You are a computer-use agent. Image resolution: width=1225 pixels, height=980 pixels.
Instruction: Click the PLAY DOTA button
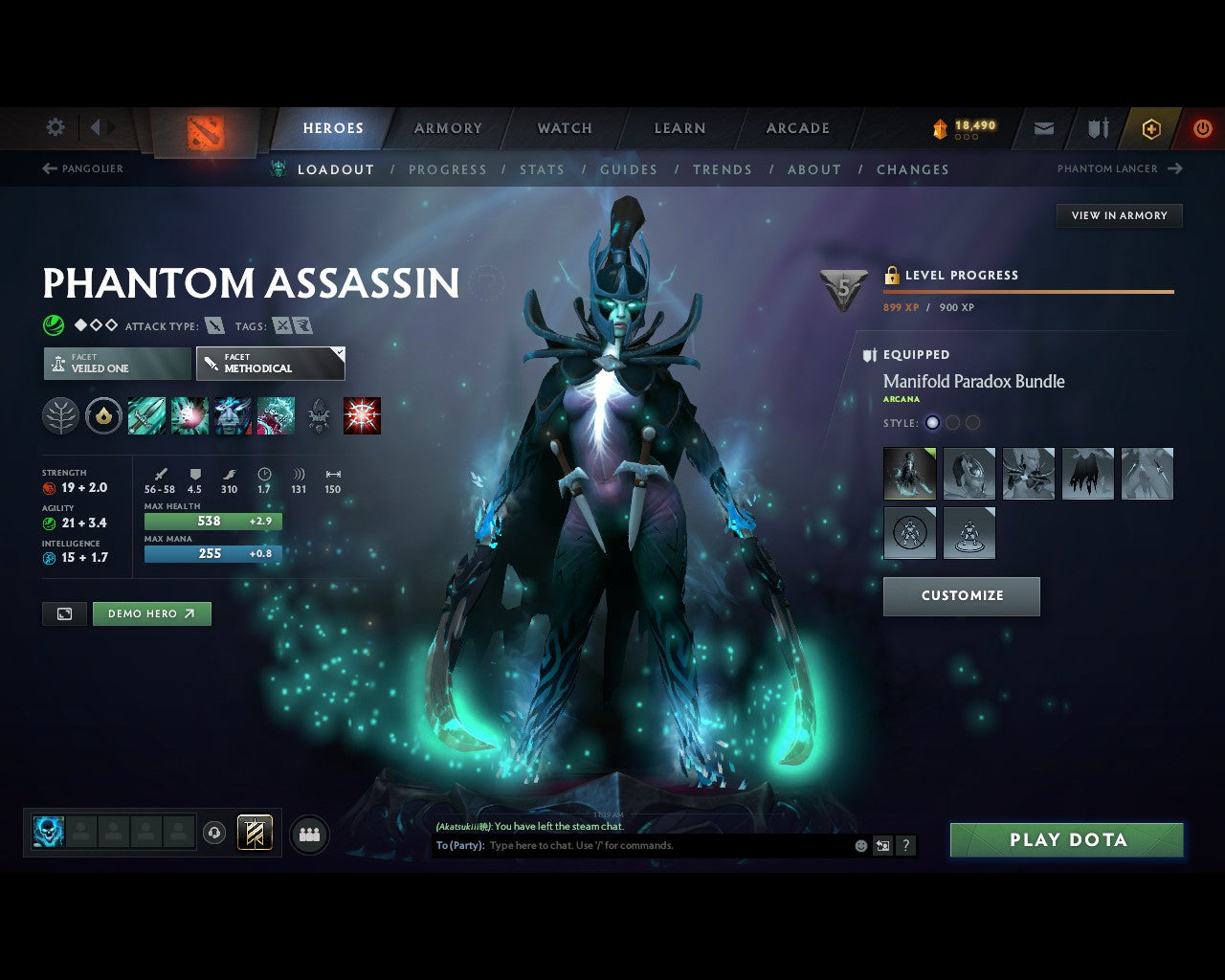tap(1066, 839)
